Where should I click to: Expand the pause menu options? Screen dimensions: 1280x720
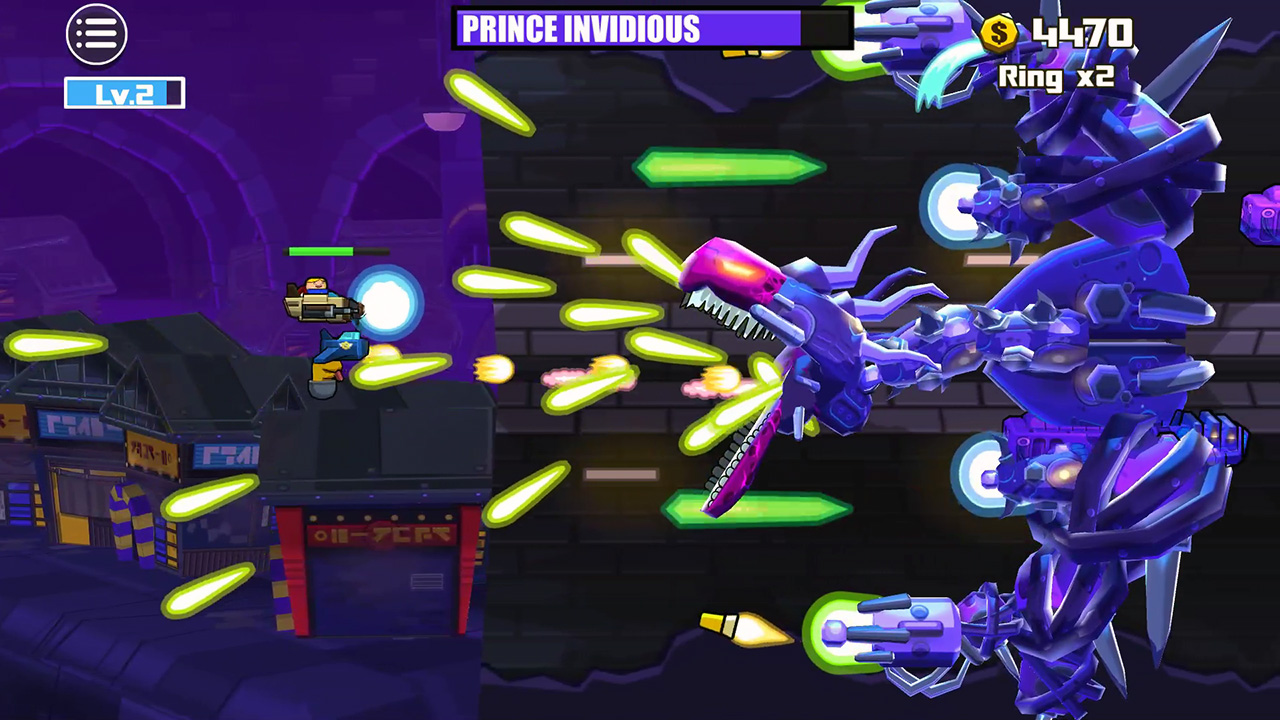[x=95, y=34]
